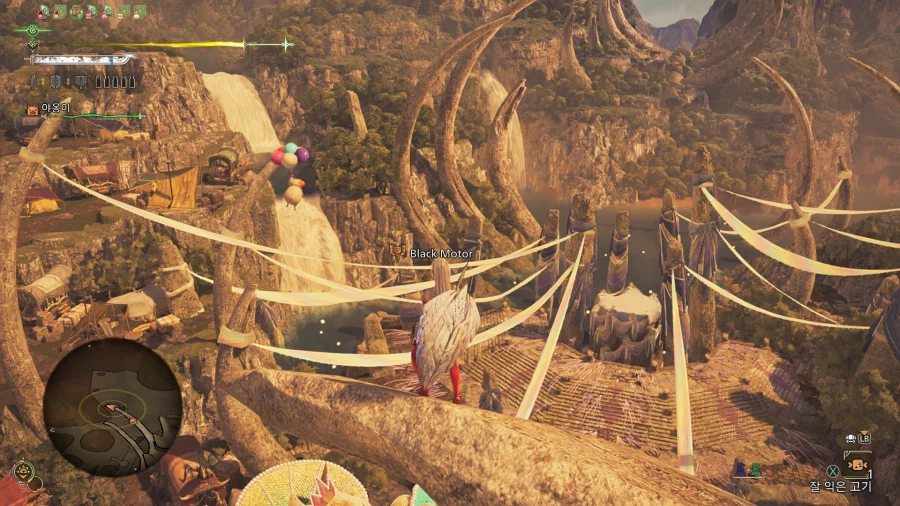Click the blue and green hunter figures icon
Image resolution: width=900 pixels, height=506 pixels.
tap(747, 468)
